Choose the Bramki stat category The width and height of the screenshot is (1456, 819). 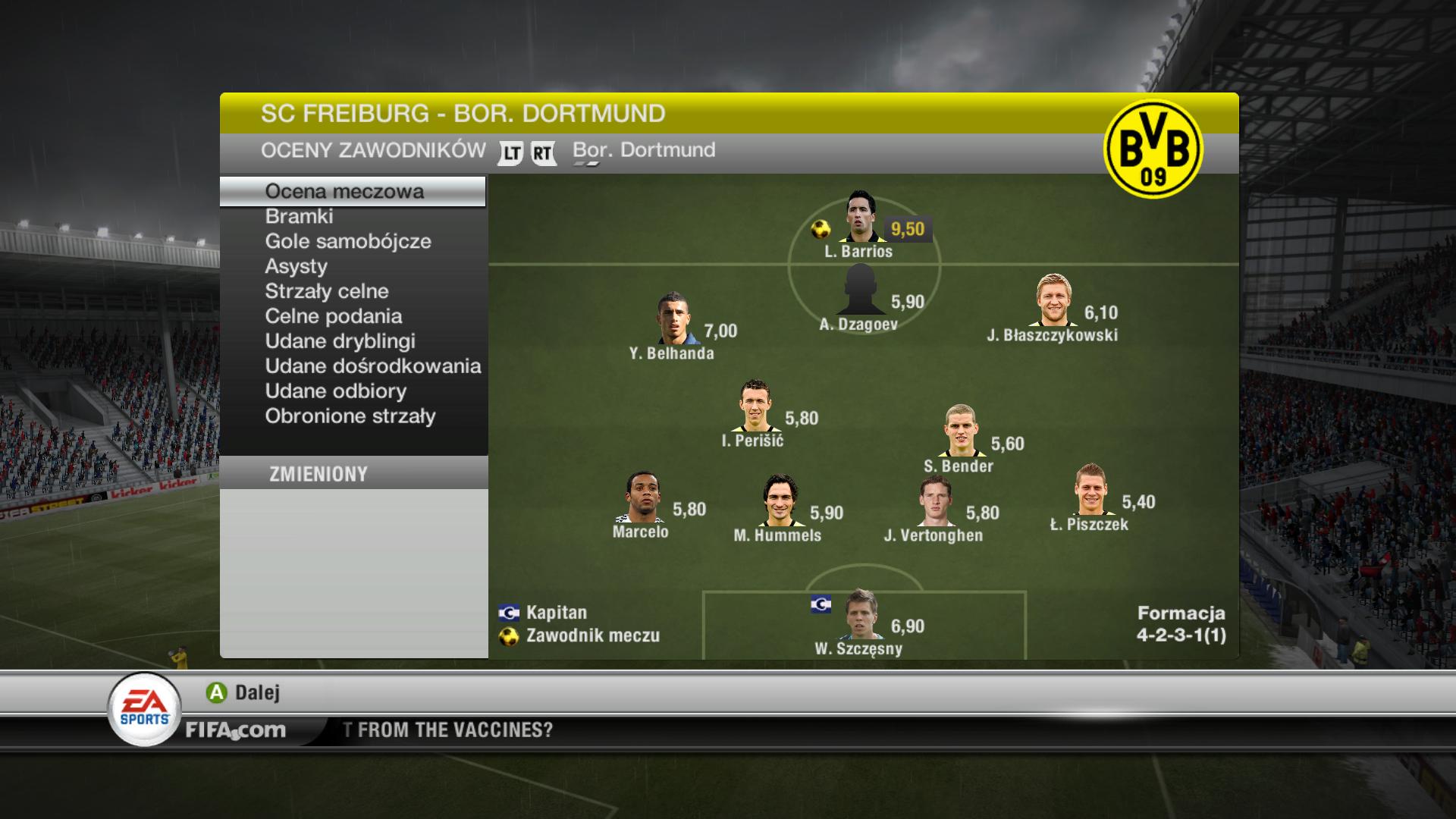[x=299, y=217]
